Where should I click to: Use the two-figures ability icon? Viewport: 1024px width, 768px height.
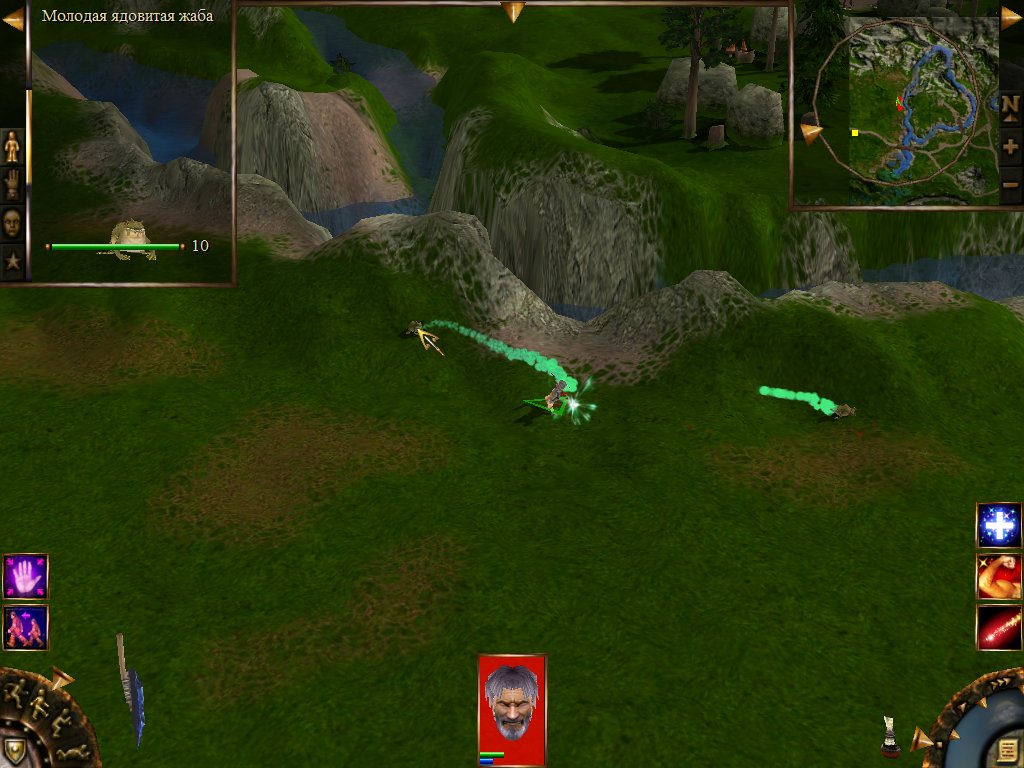(x=25, y=627)
